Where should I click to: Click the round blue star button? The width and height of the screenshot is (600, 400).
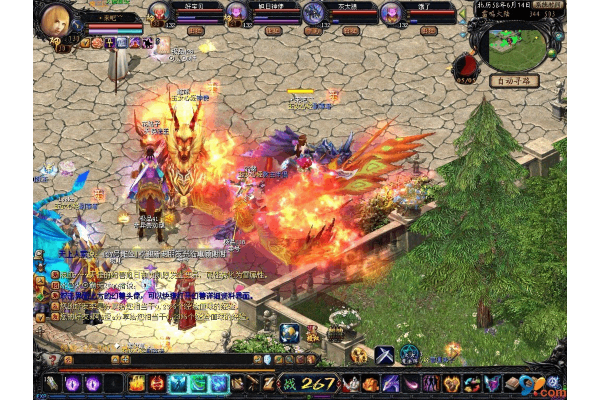pyautogui.click(x=410, y=353)
